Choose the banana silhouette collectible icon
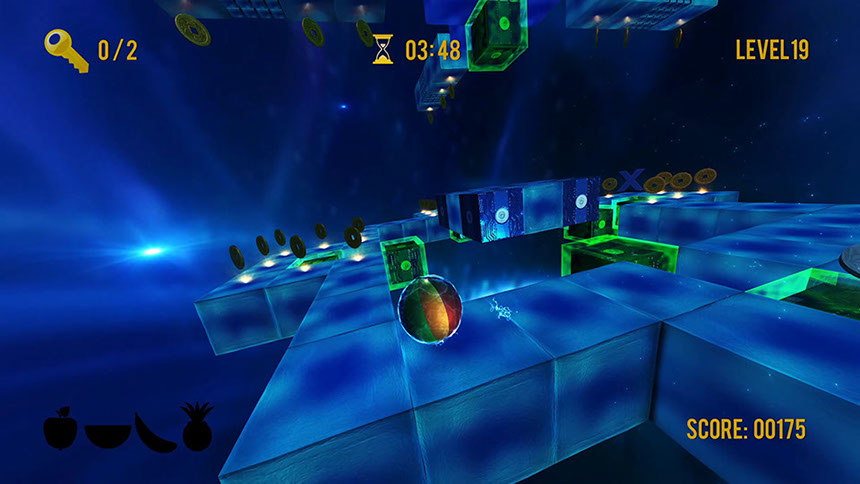This screenshot has height=484, width=860. pos(155,432)
